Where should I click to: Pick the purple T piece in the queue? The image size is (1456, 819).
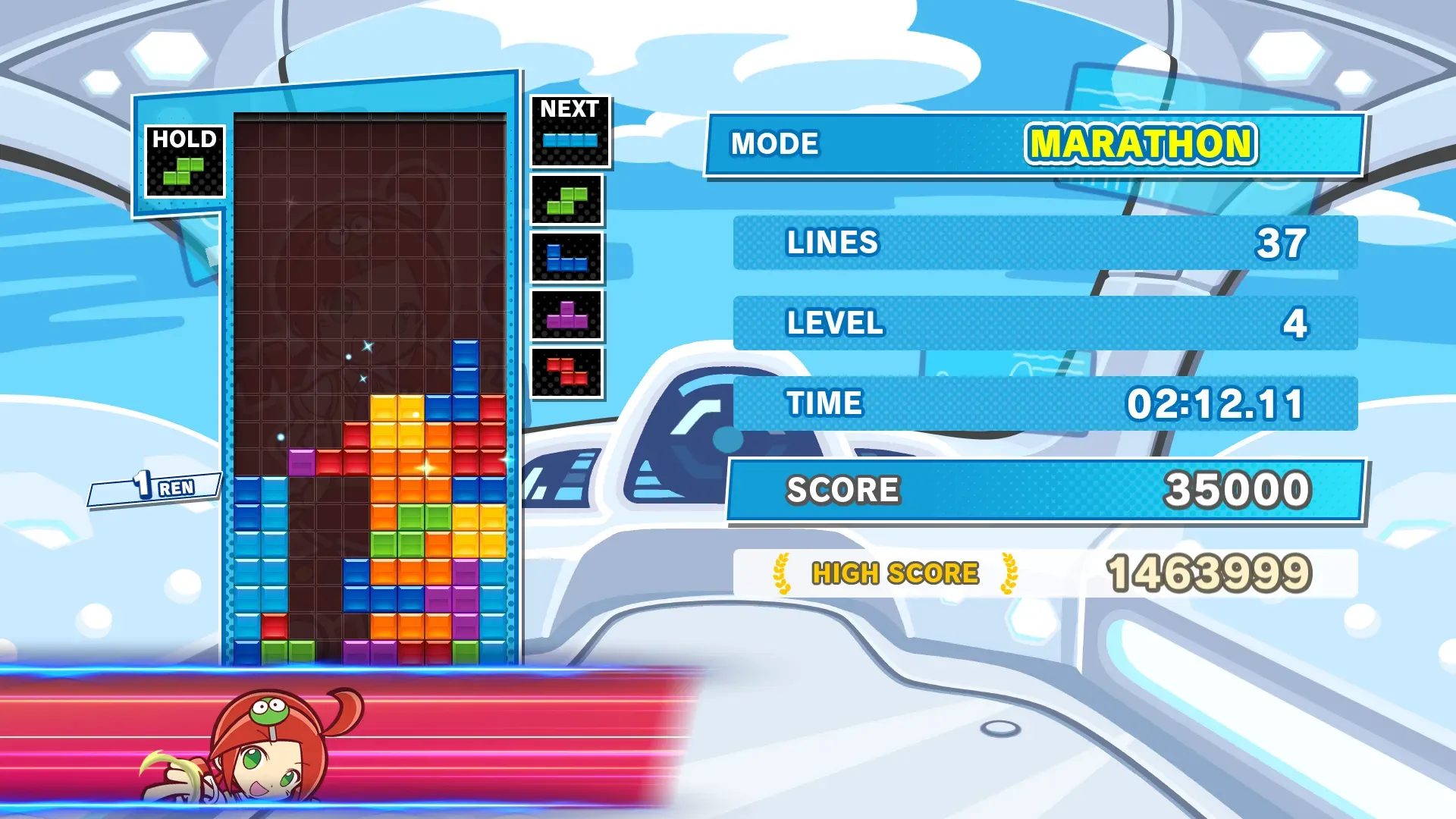[x=566, y=315]
